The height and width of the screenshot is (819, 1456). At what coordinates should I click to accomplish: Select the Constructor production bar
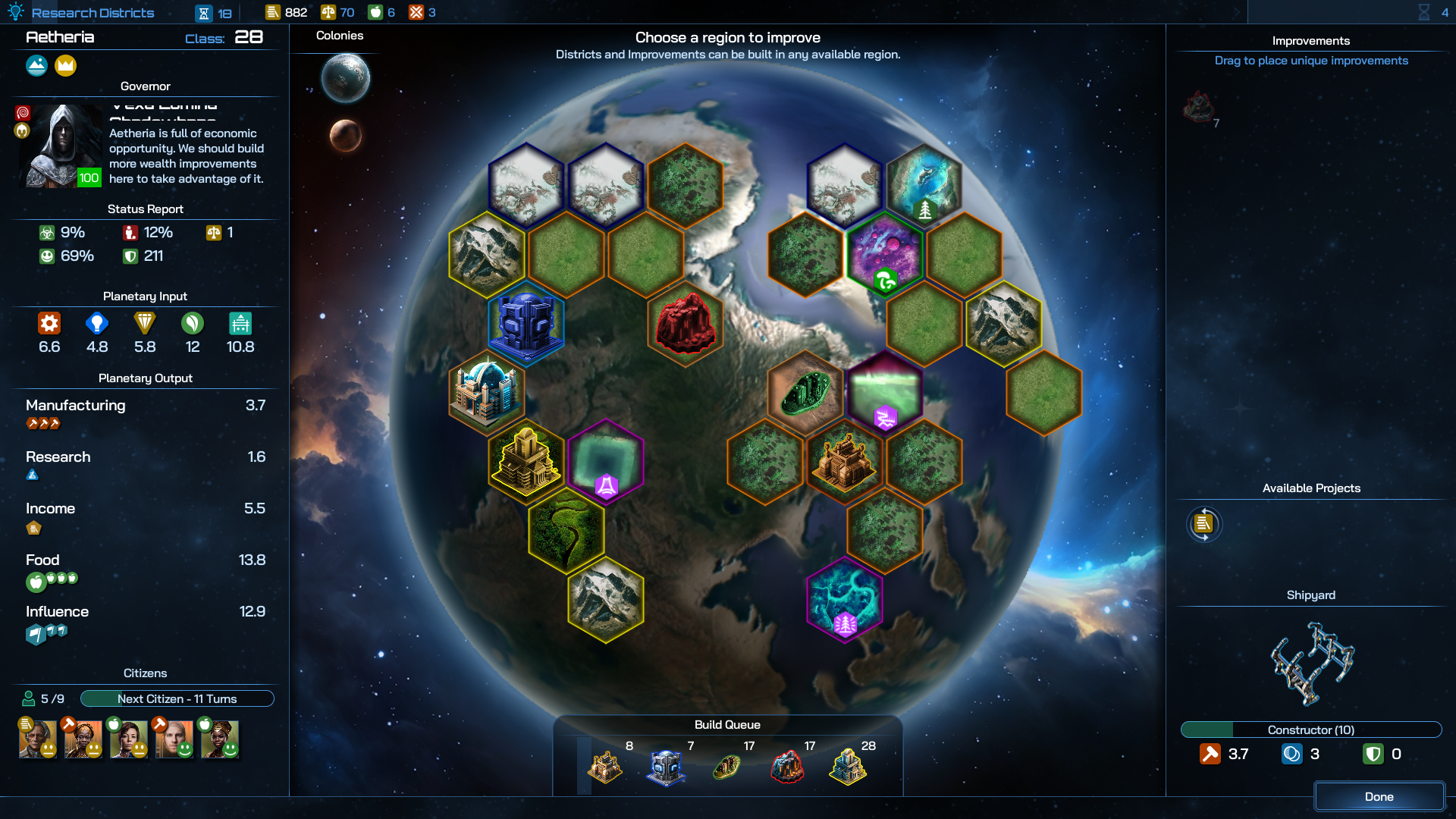pyautogui.click(x=1310, y=730)
